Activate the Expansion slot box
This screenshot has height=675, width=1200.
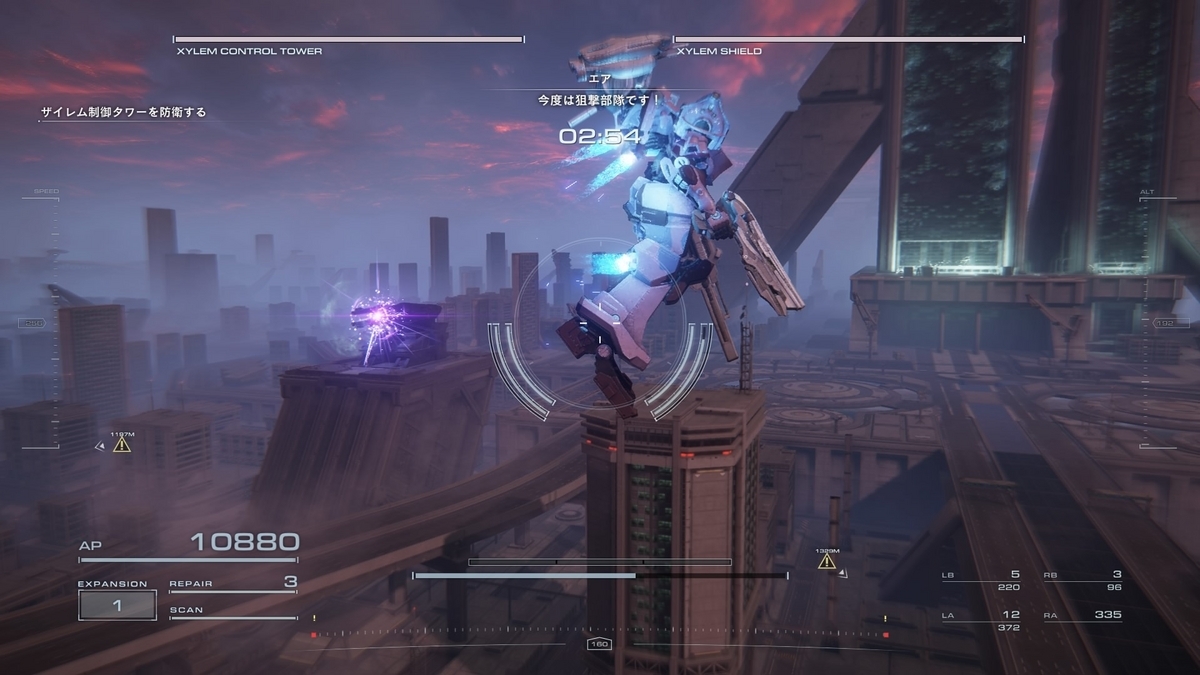[x=117, y=605]
